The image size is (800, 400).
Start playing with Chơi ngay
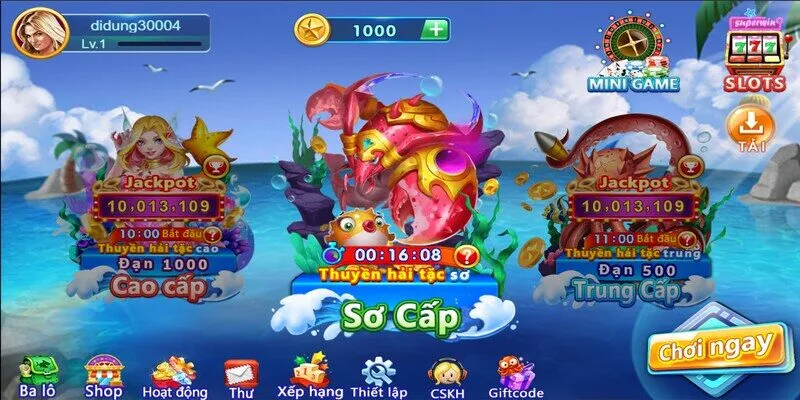(712, 347)
